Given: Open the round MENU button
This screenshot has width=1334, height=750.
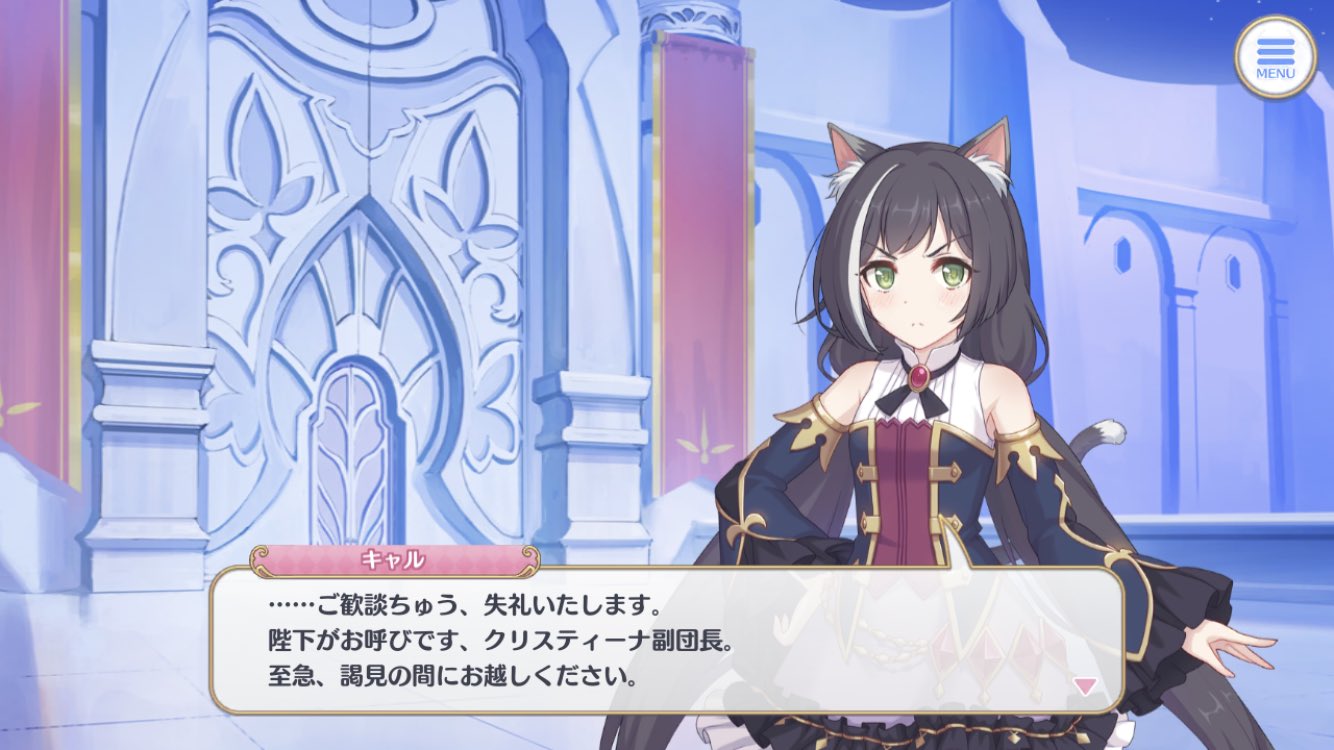Looking at the screenshot, I should tap(1275, 57).
